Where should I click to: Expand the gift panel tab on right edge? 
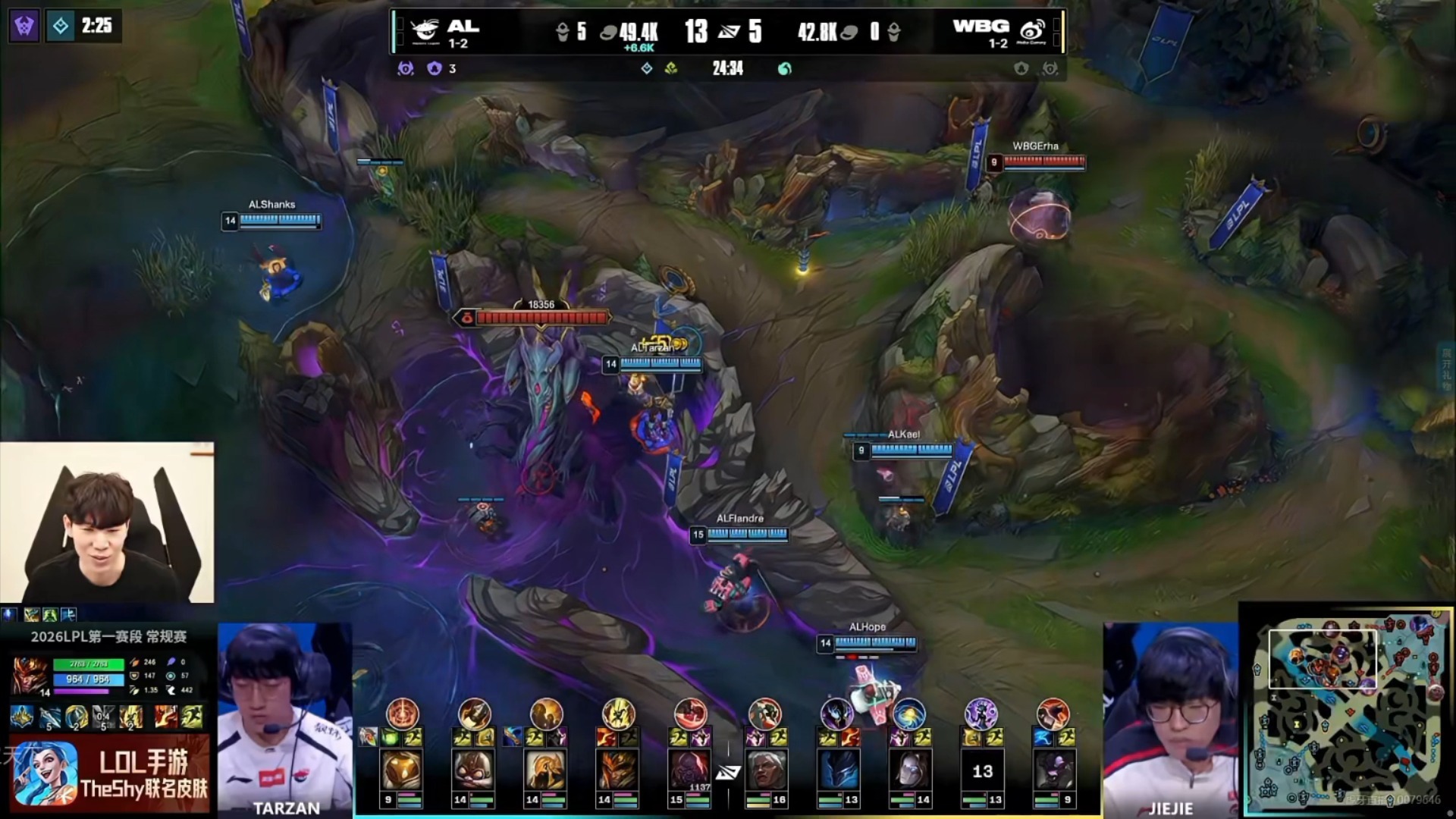pyautogui.click(x=1445, y=369)
